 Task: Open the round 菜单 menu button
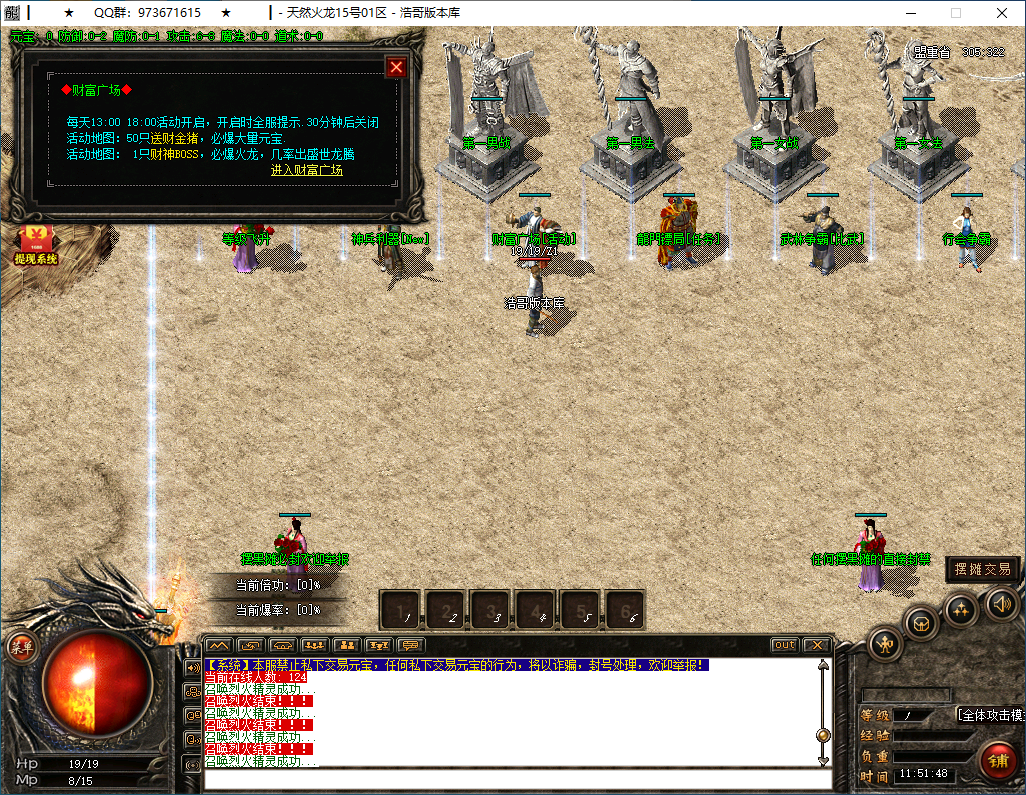coord(19,647)
